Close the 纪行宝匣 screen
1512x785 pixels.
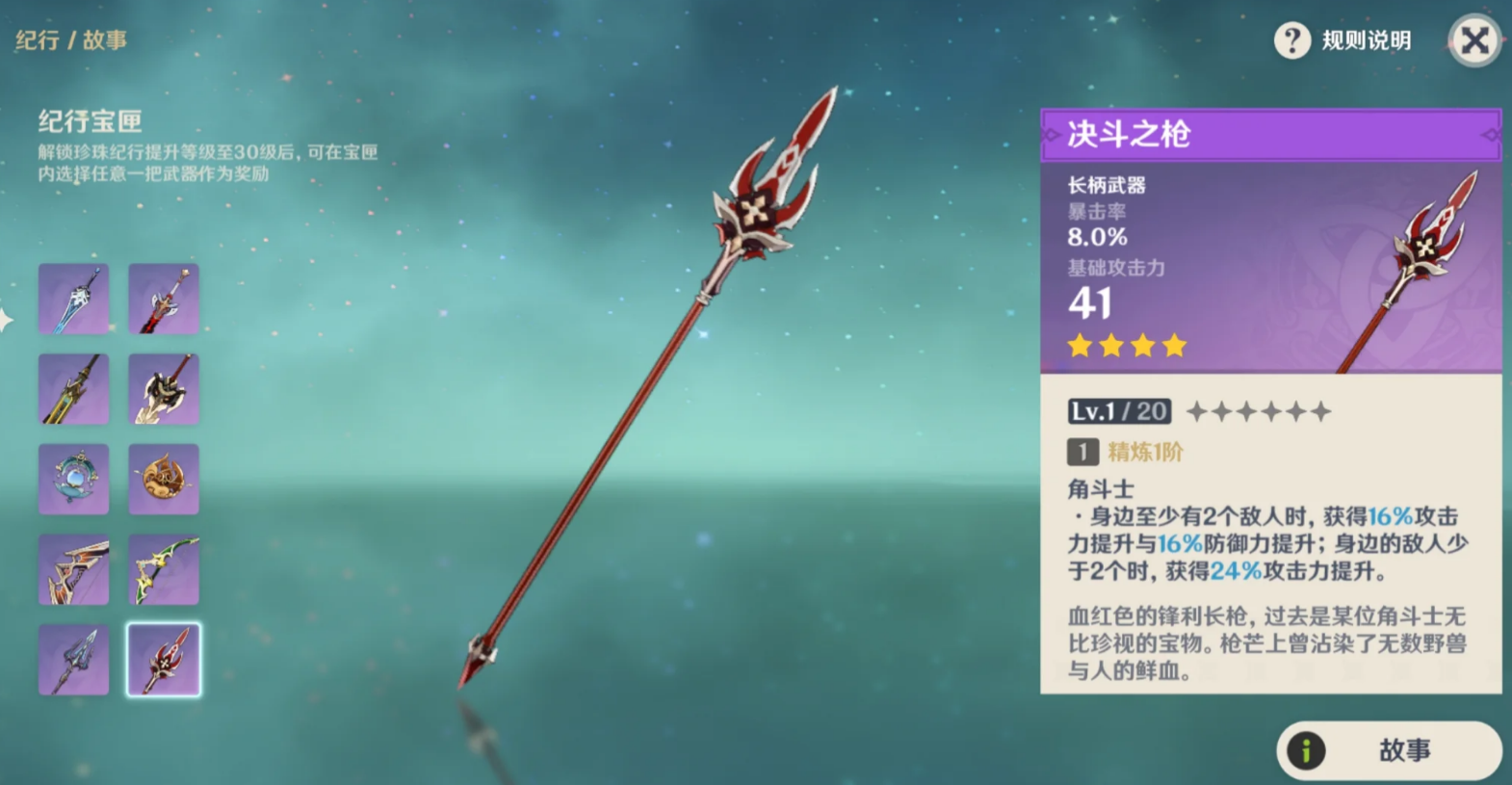coord(1473,40)
